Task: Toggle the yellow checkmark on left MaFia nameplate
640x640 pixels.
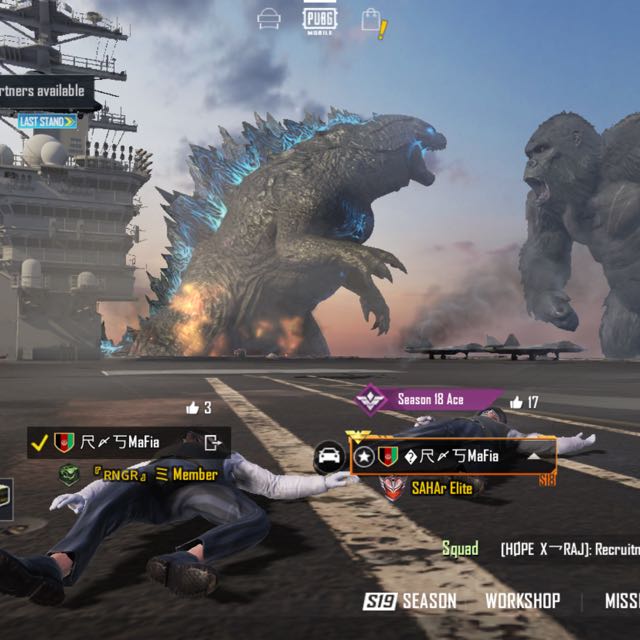Action: tap(39, 442)
